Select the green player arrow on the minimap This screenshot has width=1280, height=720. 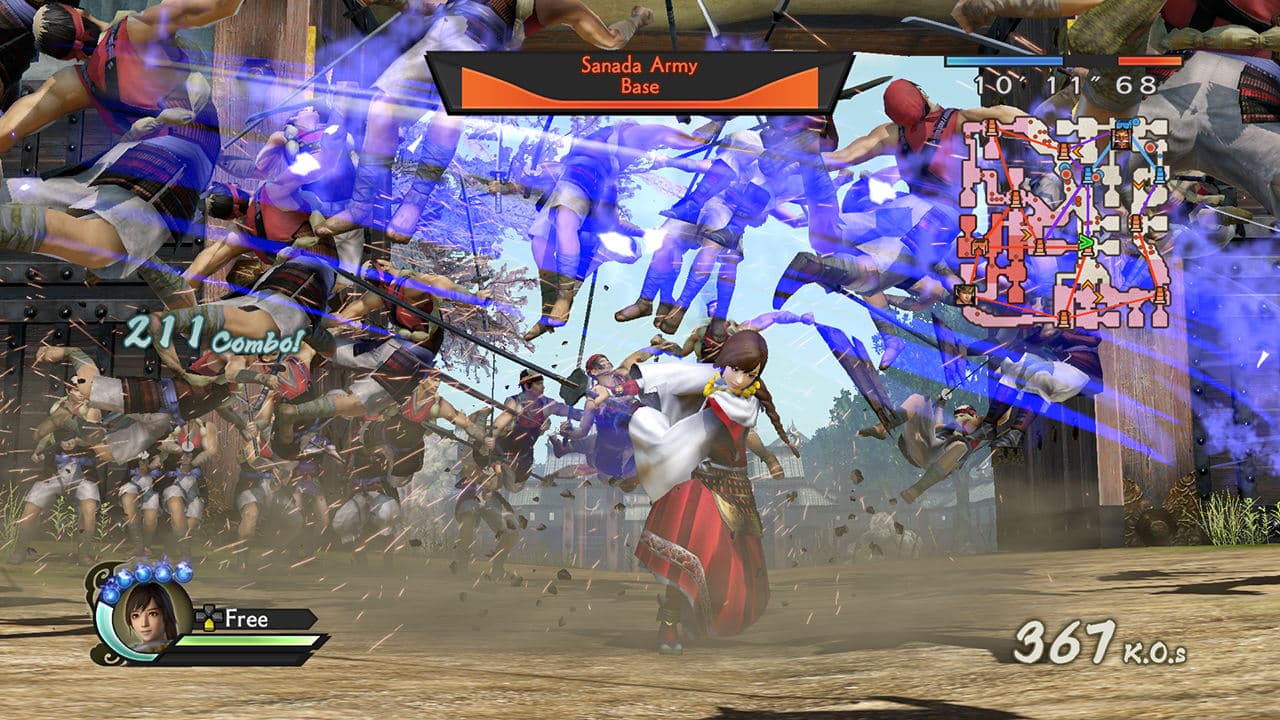[1085, 243]
